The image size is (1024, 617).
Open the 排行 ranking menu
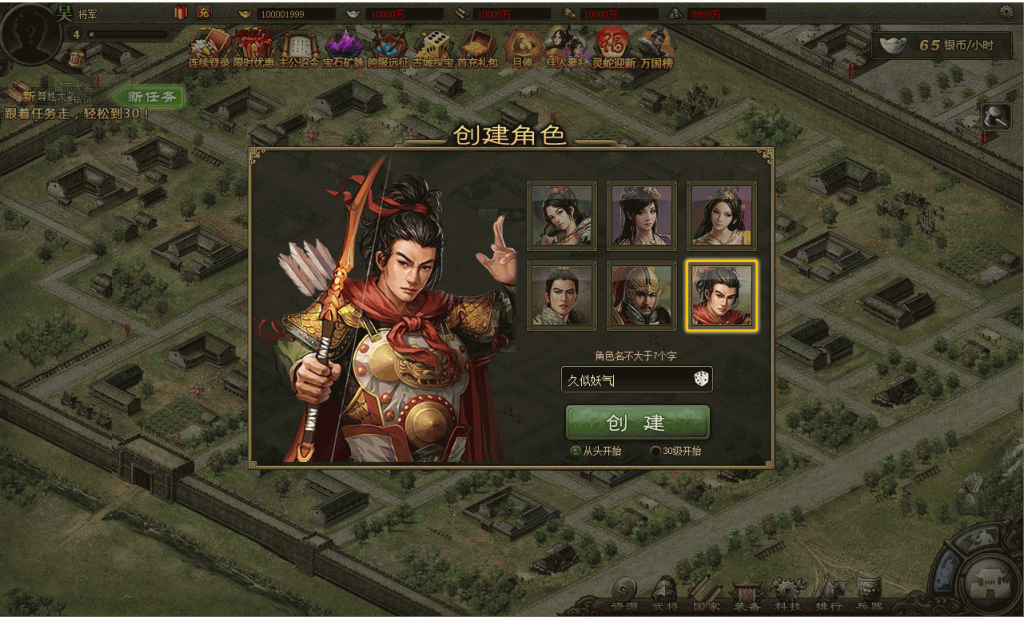pyautogui.click(x=829, y=595)
